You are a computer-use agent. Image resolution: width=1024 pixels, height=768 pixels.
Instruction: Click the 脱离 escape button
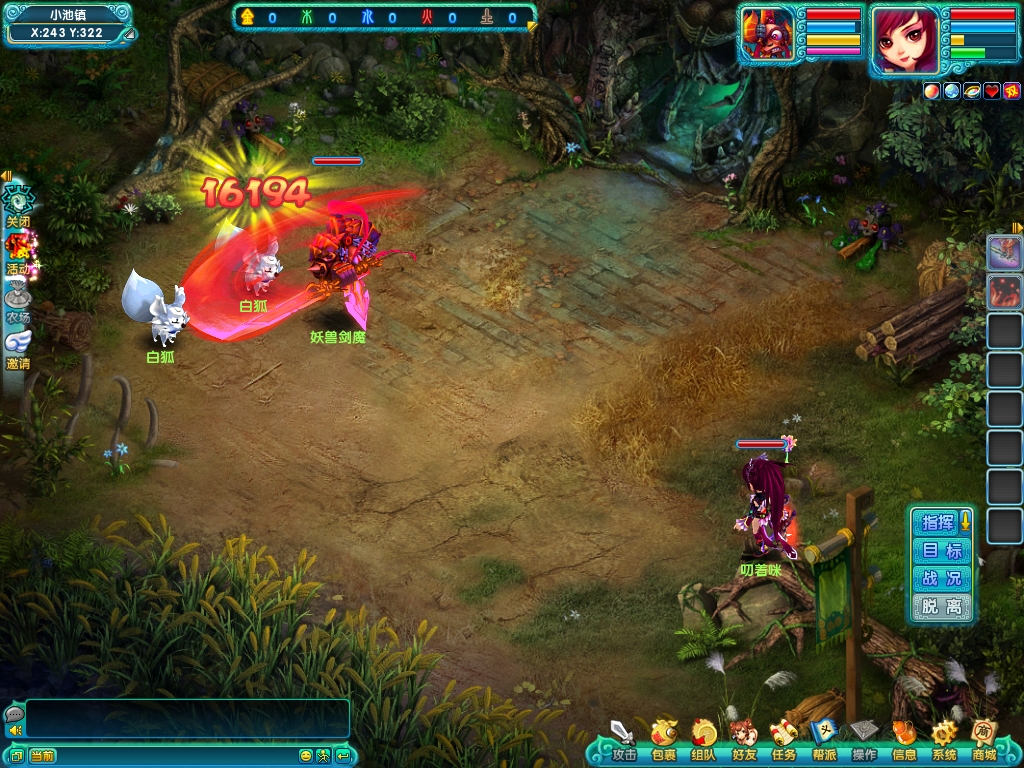click(941, 607)
